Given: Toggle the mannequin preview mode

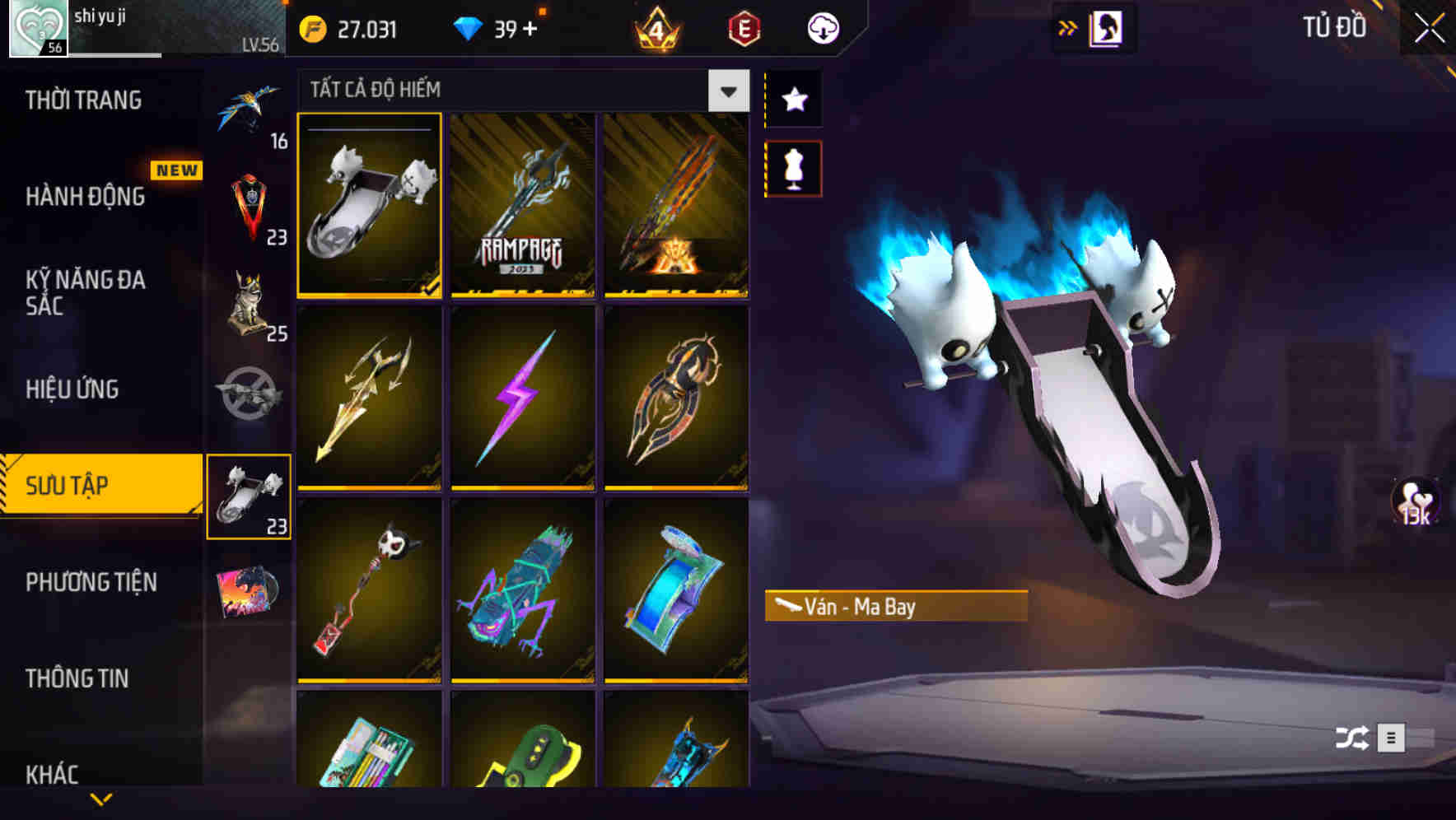Looking at the screenshot, I should tap(793, 167).
